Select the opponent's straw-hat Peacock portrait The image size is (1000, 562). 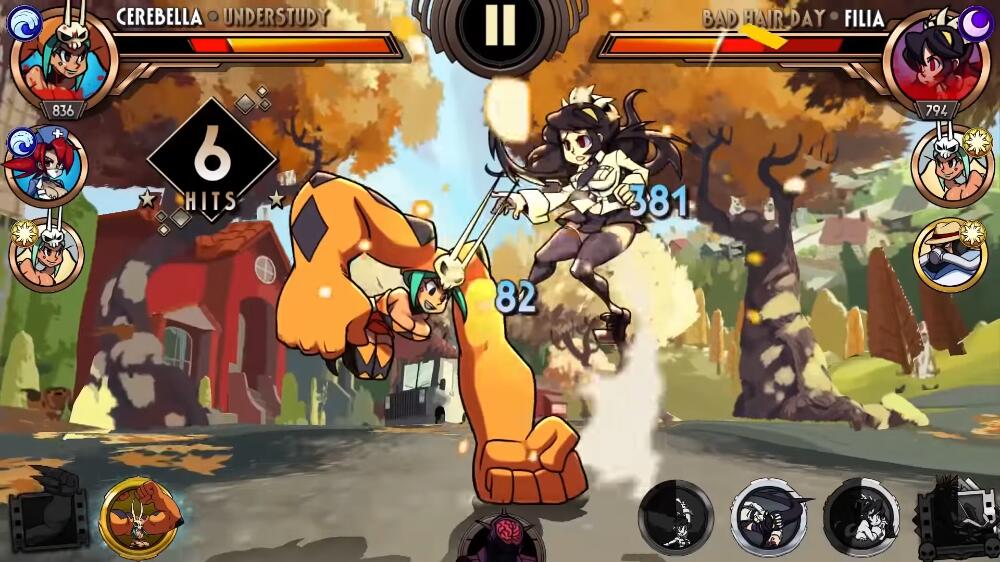(x=950, y=253)
